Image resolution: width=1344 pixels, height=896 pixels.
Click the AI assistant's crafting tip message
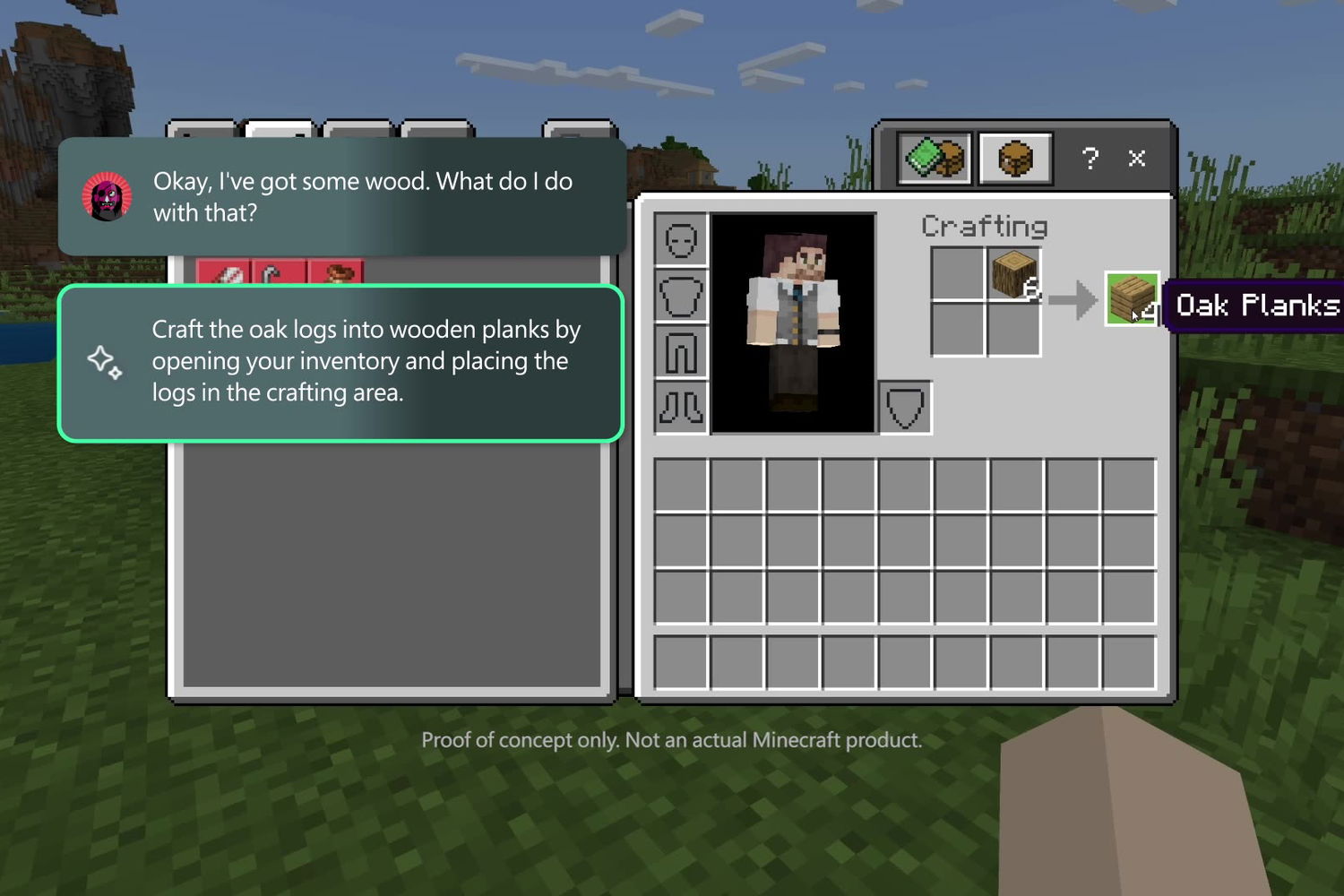pyautogui.click(x=340, y=363)
